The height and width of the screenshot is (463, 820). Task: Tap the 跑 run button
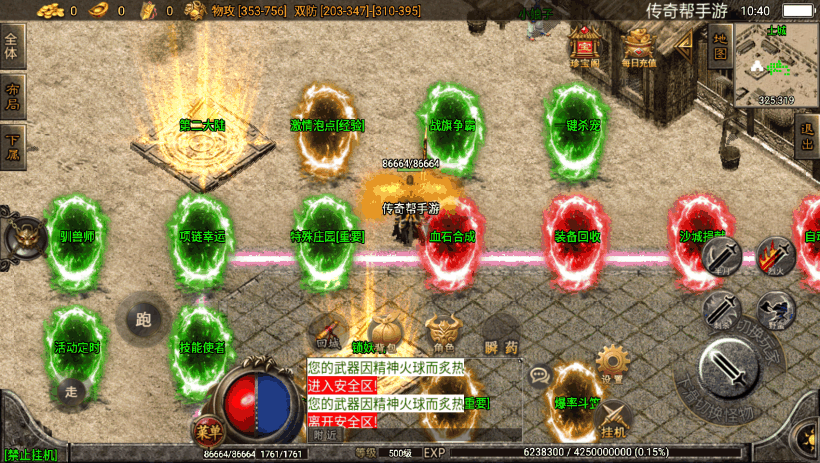coord(143,319)
